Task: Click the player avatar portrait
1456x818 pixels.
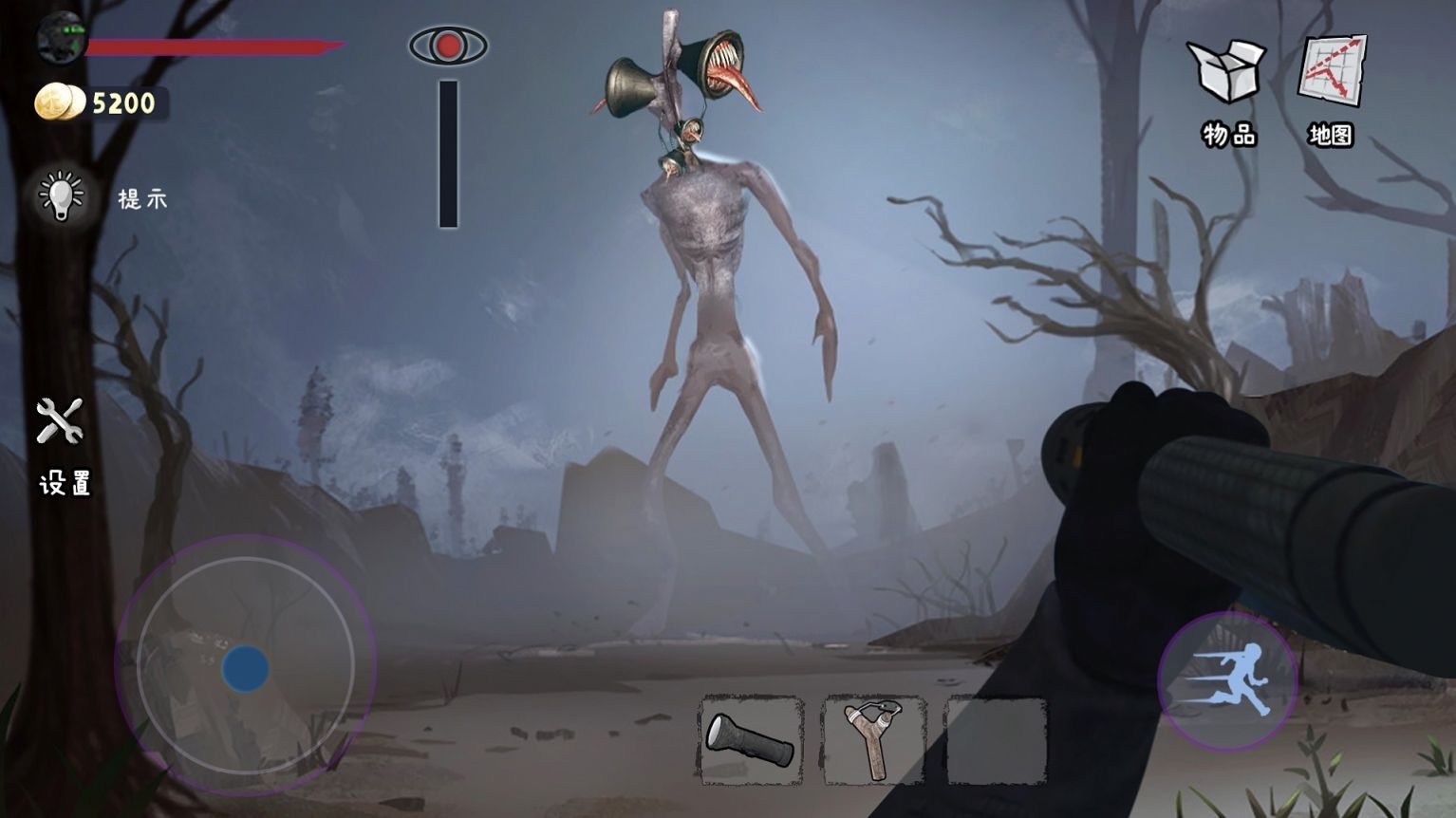Action: pos(61,40)
